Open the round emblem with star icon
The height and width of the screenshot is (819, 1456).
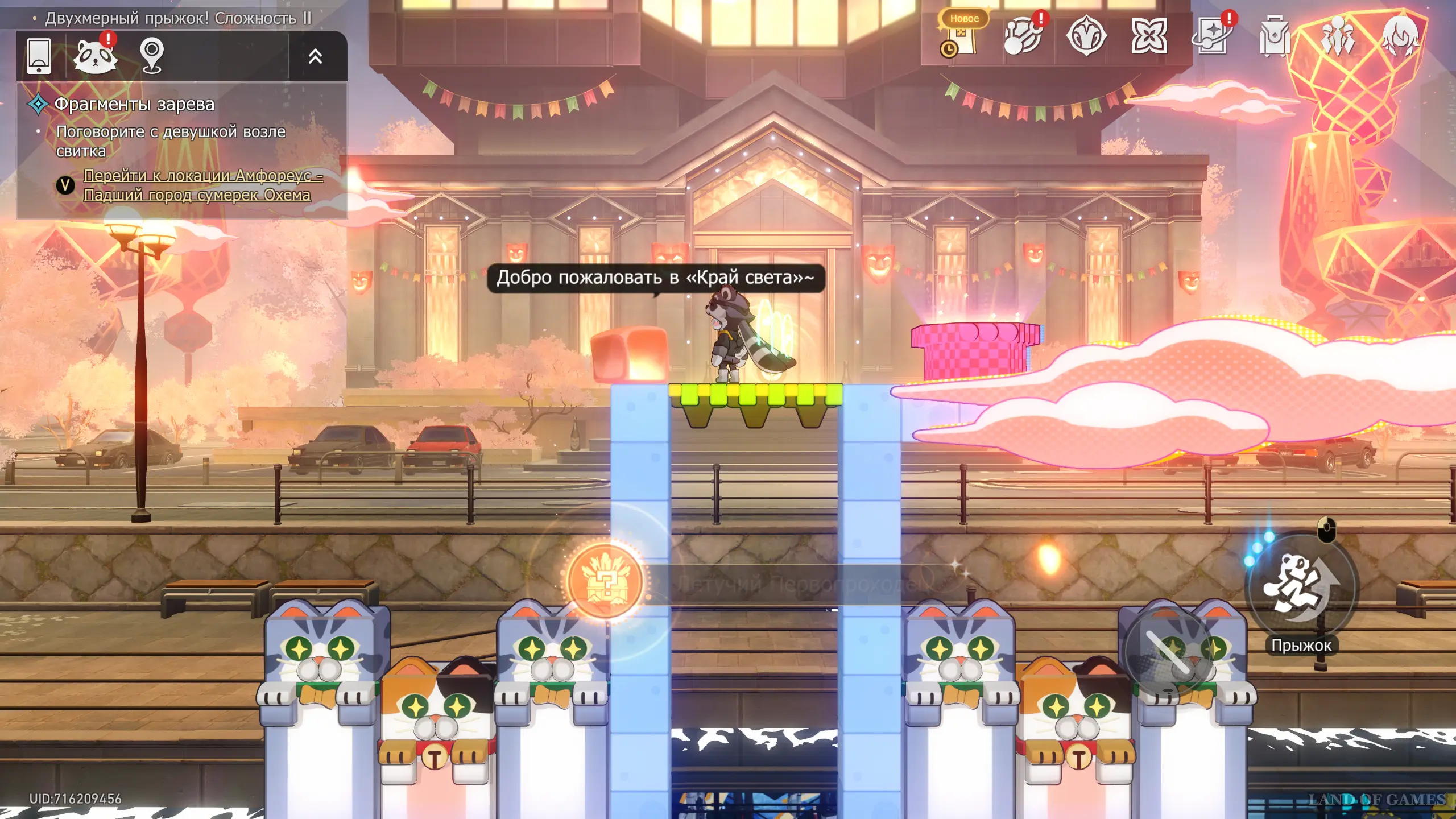(x=1086, y=36)
